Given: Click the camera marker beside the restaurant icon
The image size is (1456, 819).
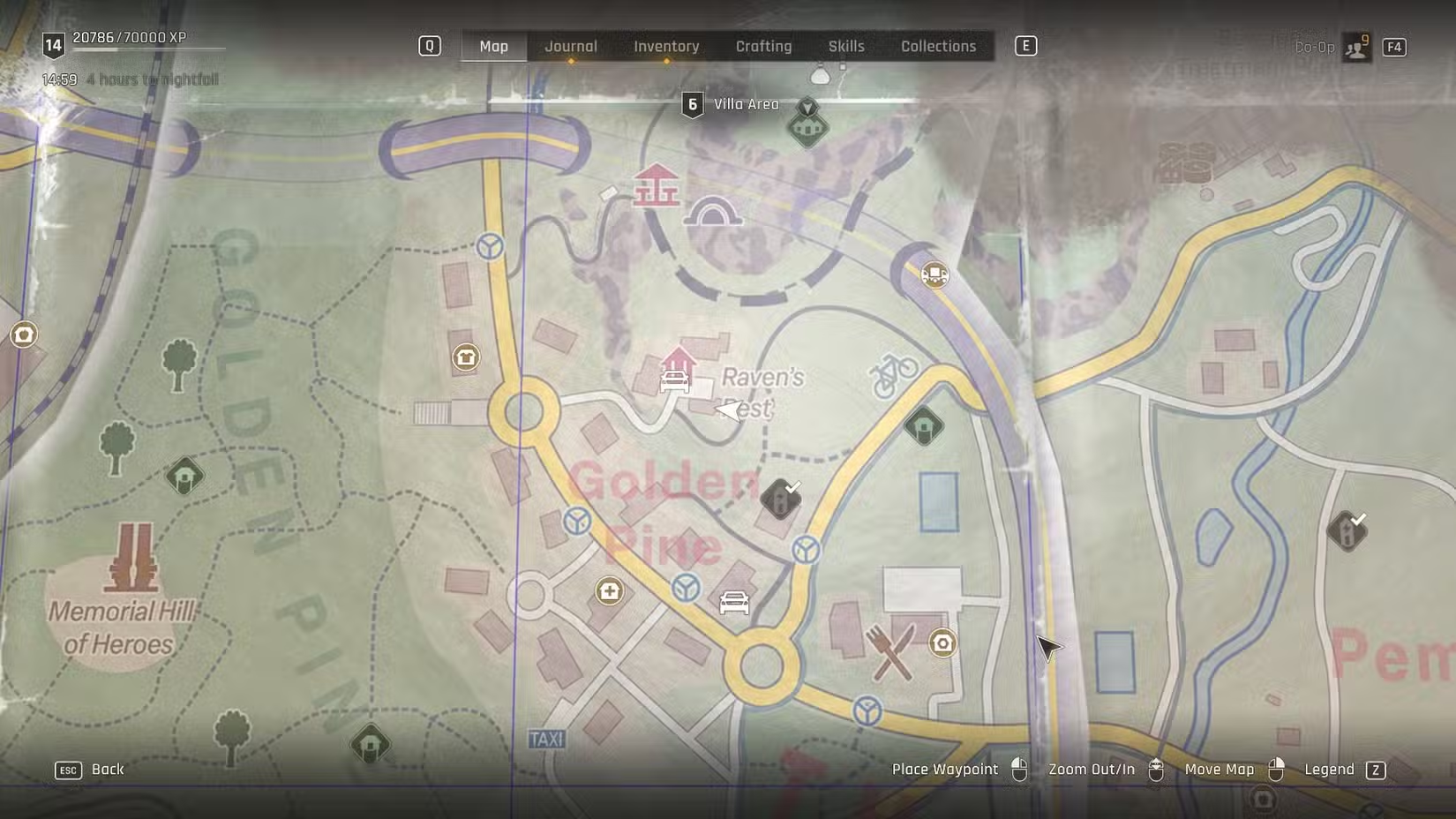Looking at the screenshot, I should (942, 643).
